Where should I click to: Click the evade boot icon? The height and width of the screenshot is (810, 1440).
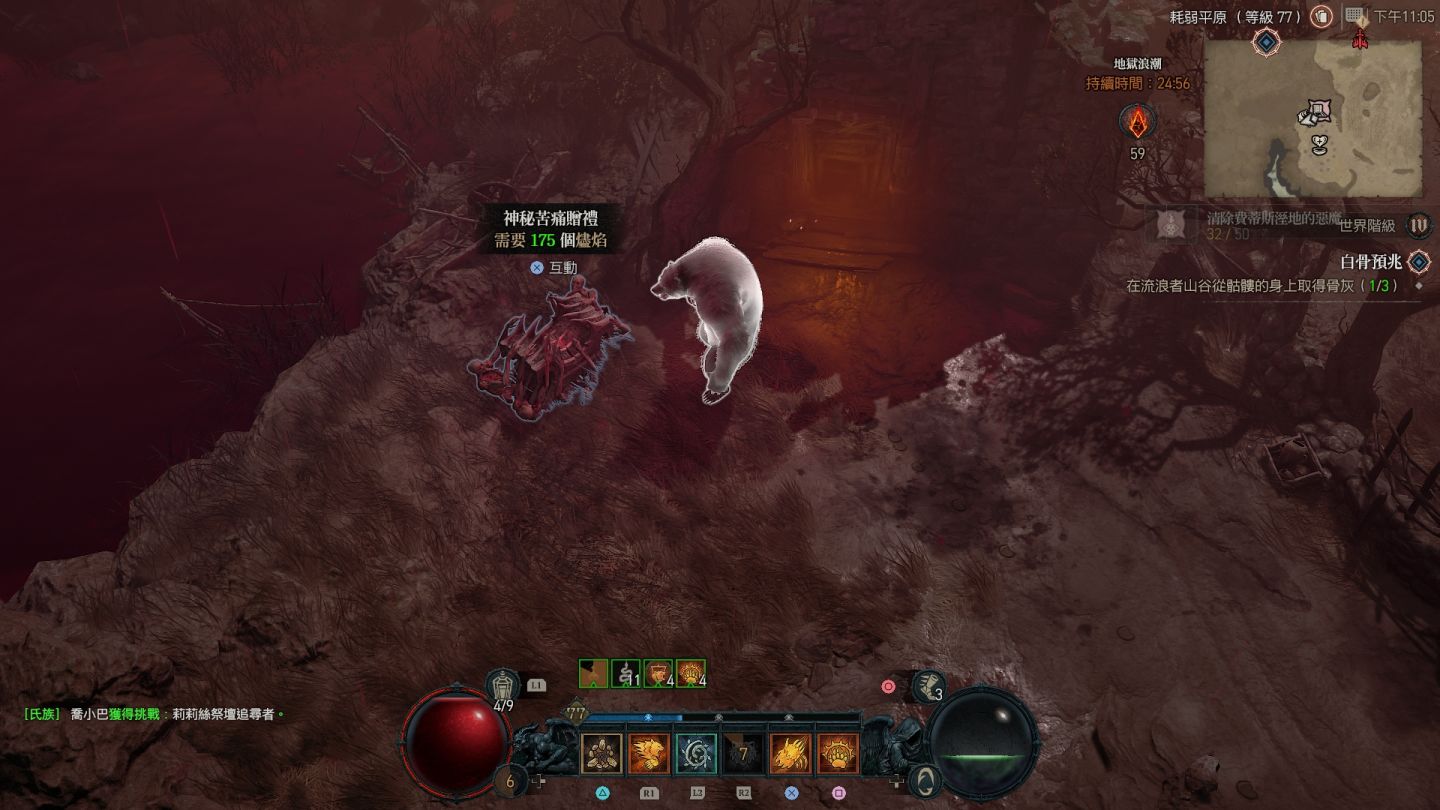pyautogui.click(x=928, y=686)
